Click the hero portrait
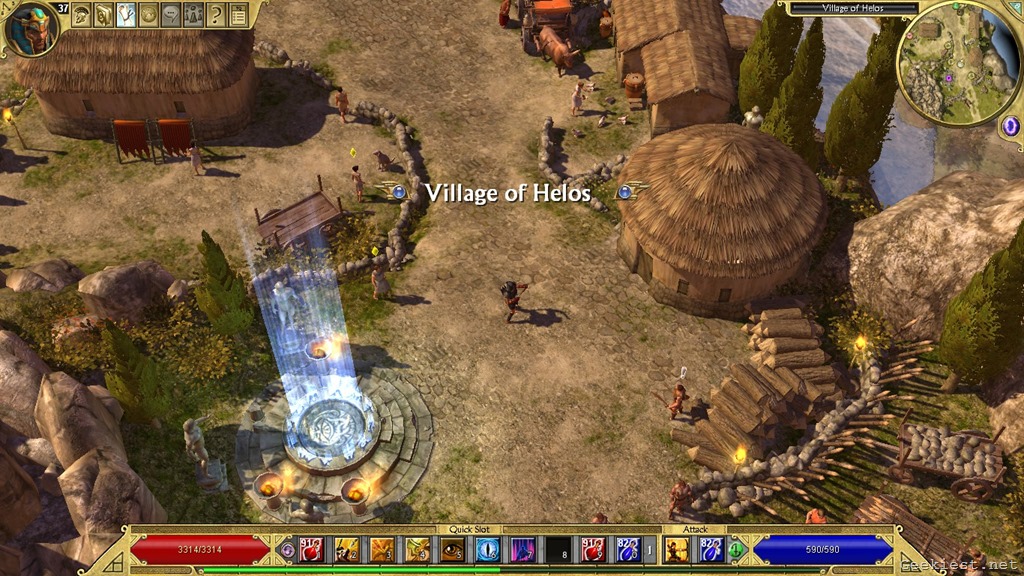This screenshot has width=1024, height=576. pos(31,29)
